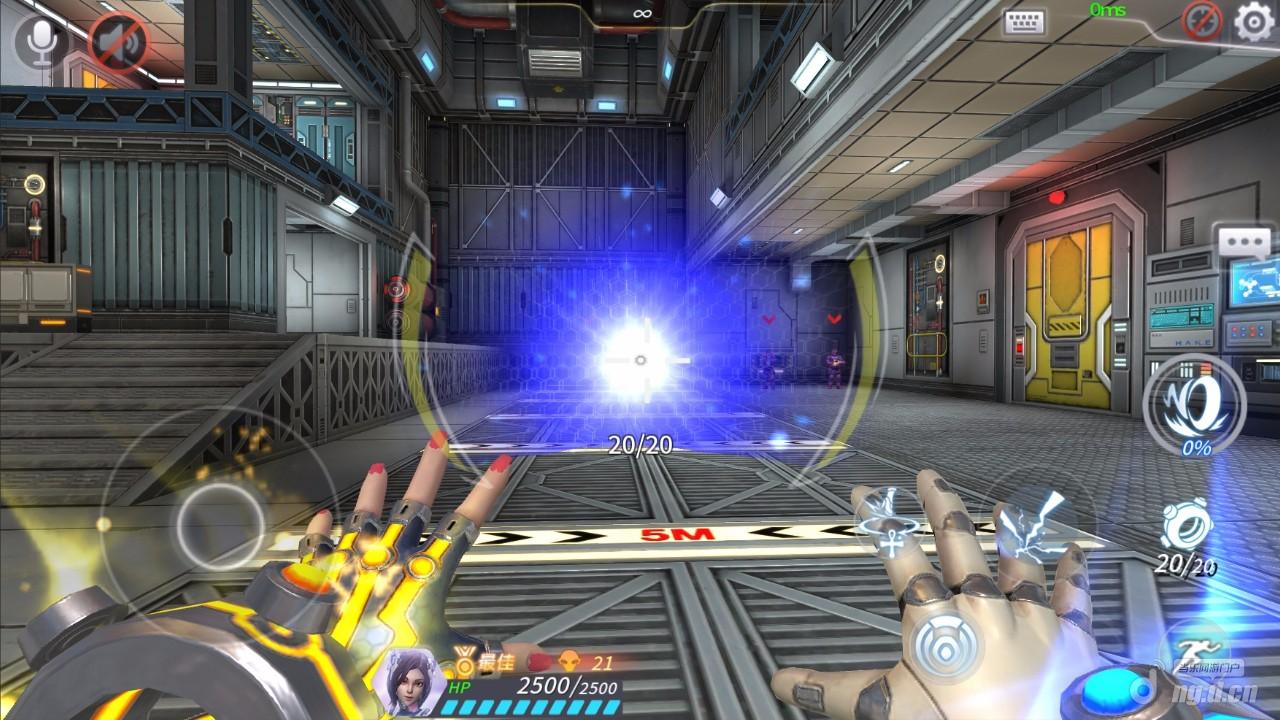The image size is (1280, 720).
Task: Activate the ultimate skill showing 0%
Action: tap(1194, 404)
